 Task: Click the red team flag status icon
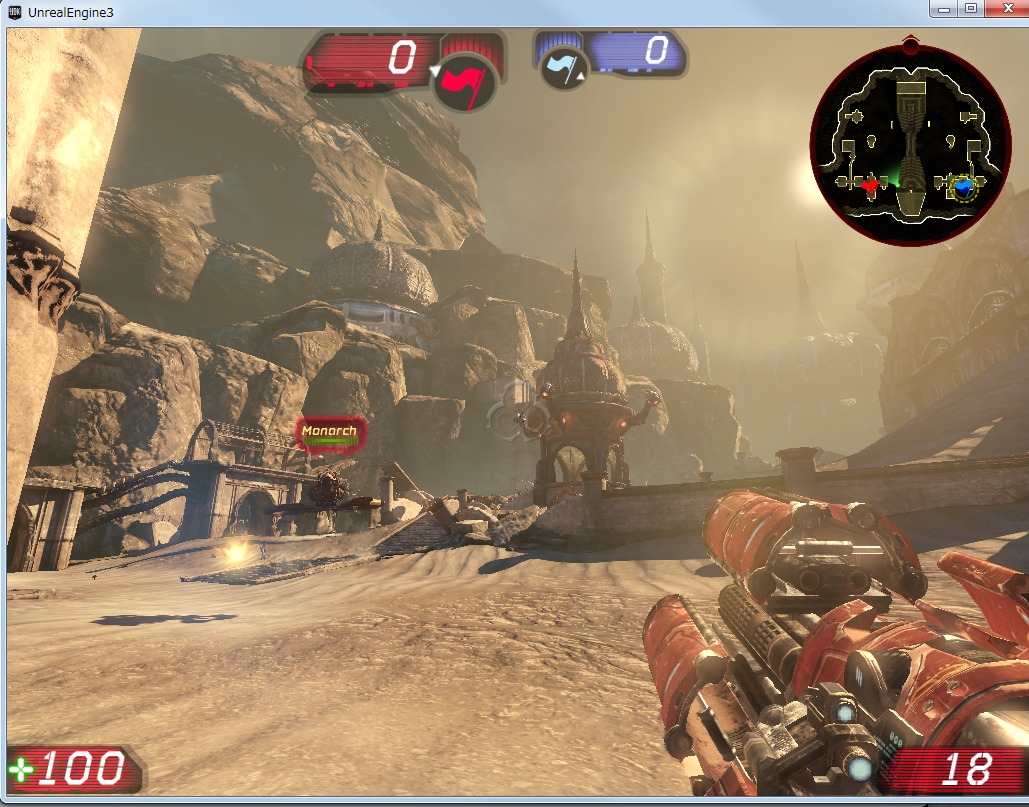click(467, 82)
